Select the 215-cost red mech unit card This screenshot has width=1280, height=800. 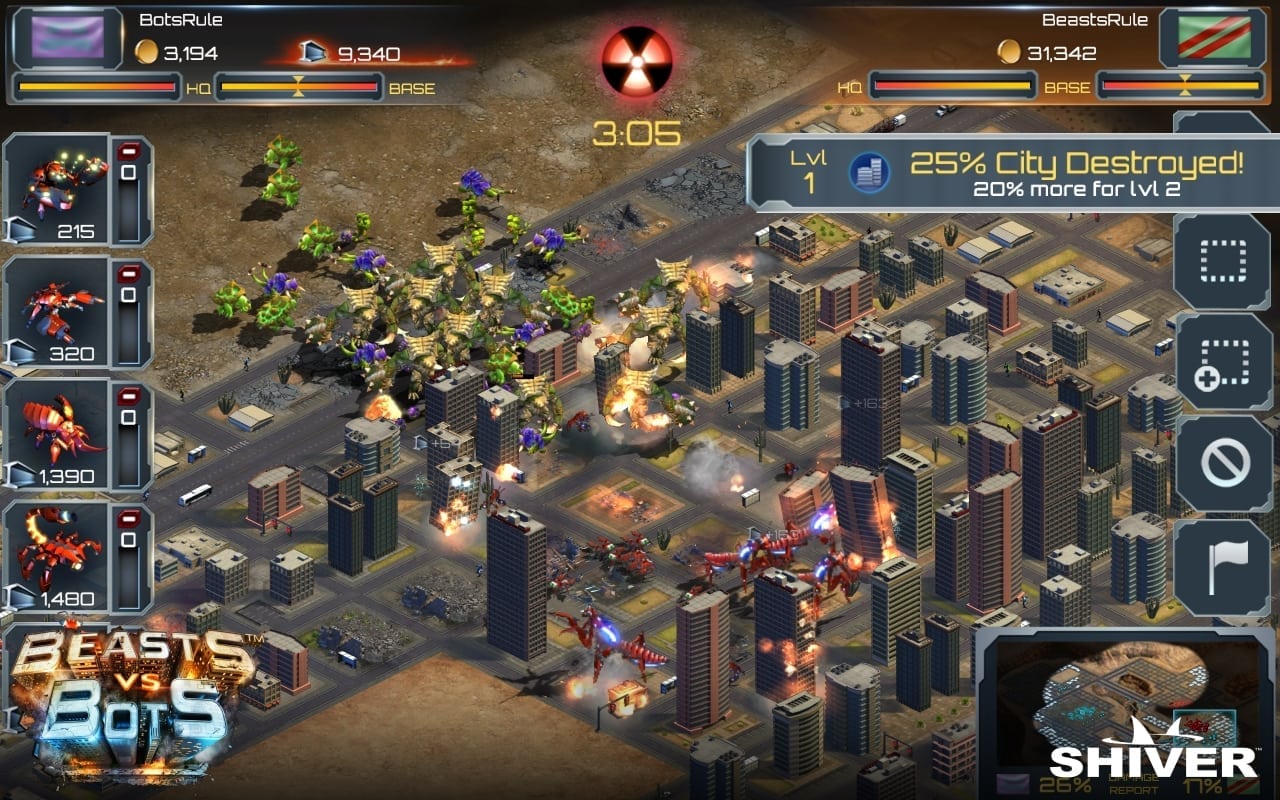click(x=57, y=190)
